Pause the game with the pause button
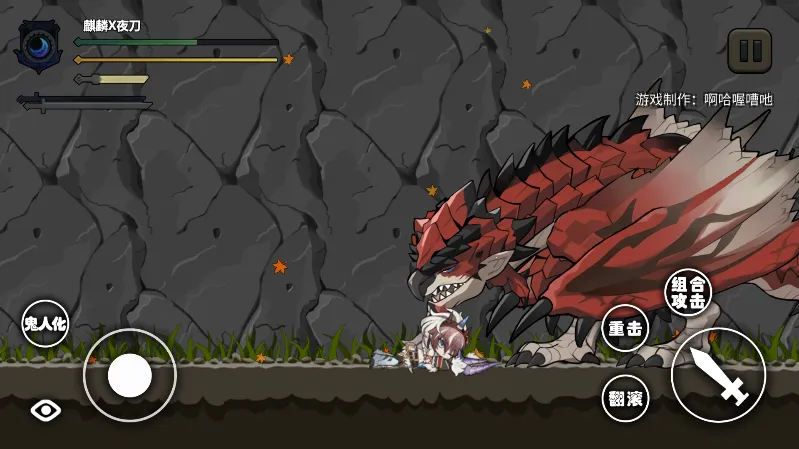799x449 pixels. pyautogui.click(x=749, y=50)
